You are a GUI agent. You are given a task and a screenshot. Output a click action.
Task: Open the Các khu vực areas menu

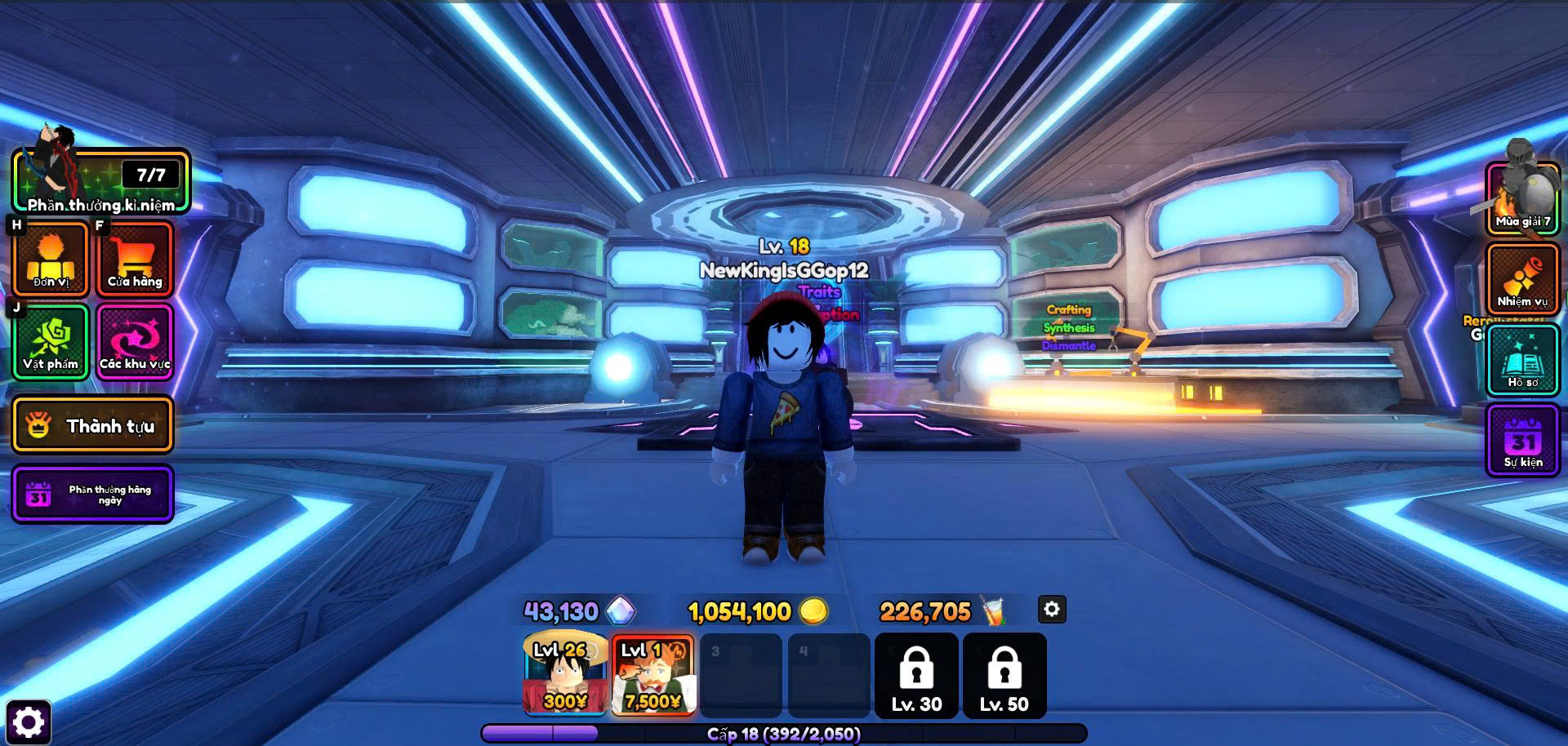[135, 342]
